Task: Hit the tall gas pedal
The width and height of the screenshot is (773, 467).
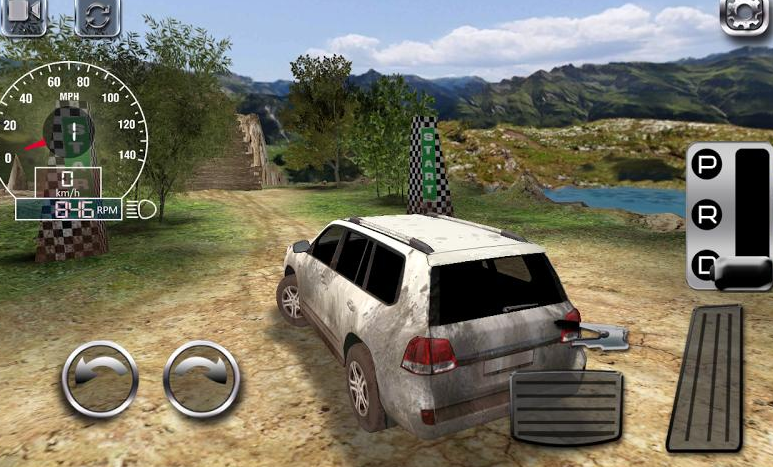Action: [x=704, y=378]
